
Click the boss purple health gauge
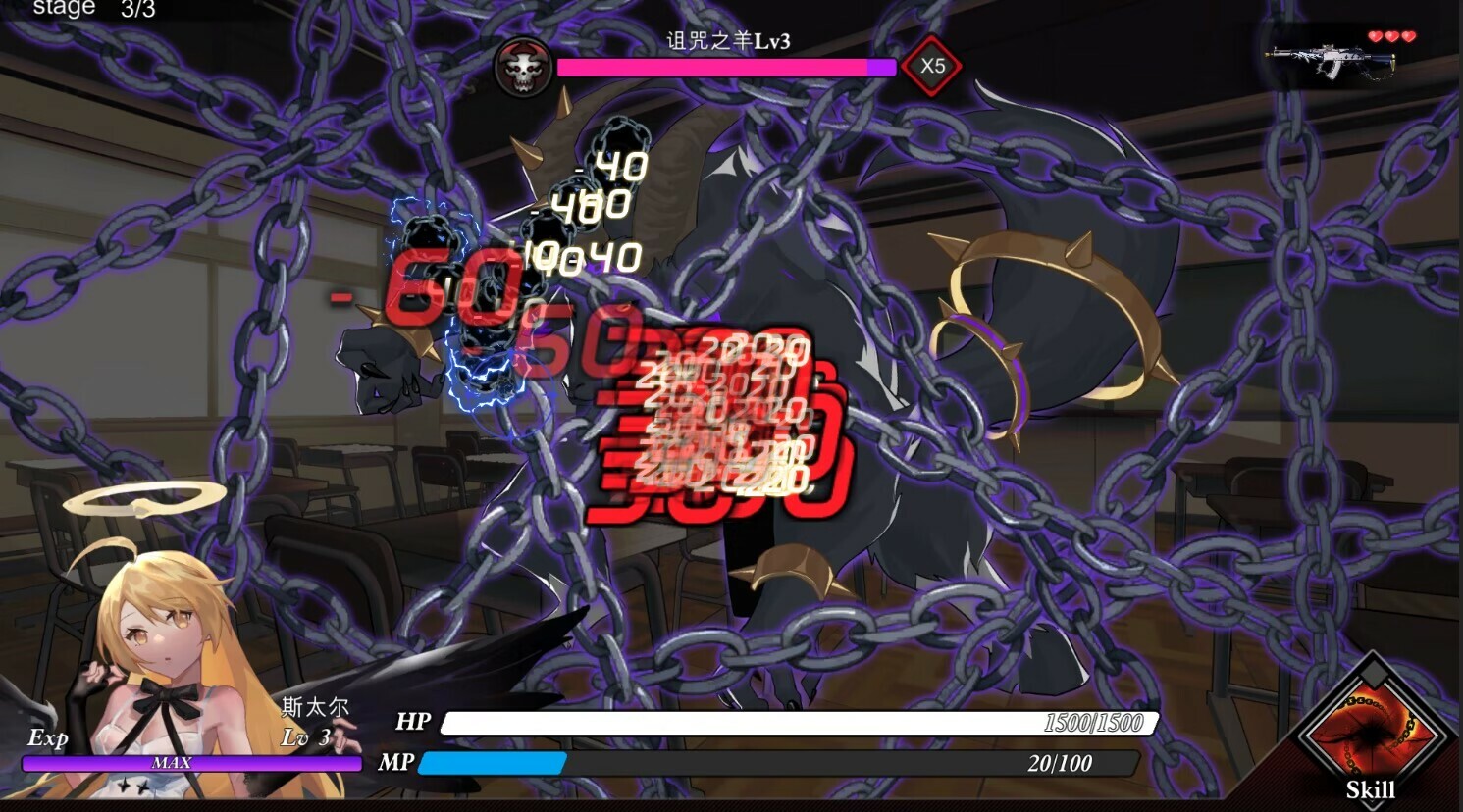coord(726,67)
